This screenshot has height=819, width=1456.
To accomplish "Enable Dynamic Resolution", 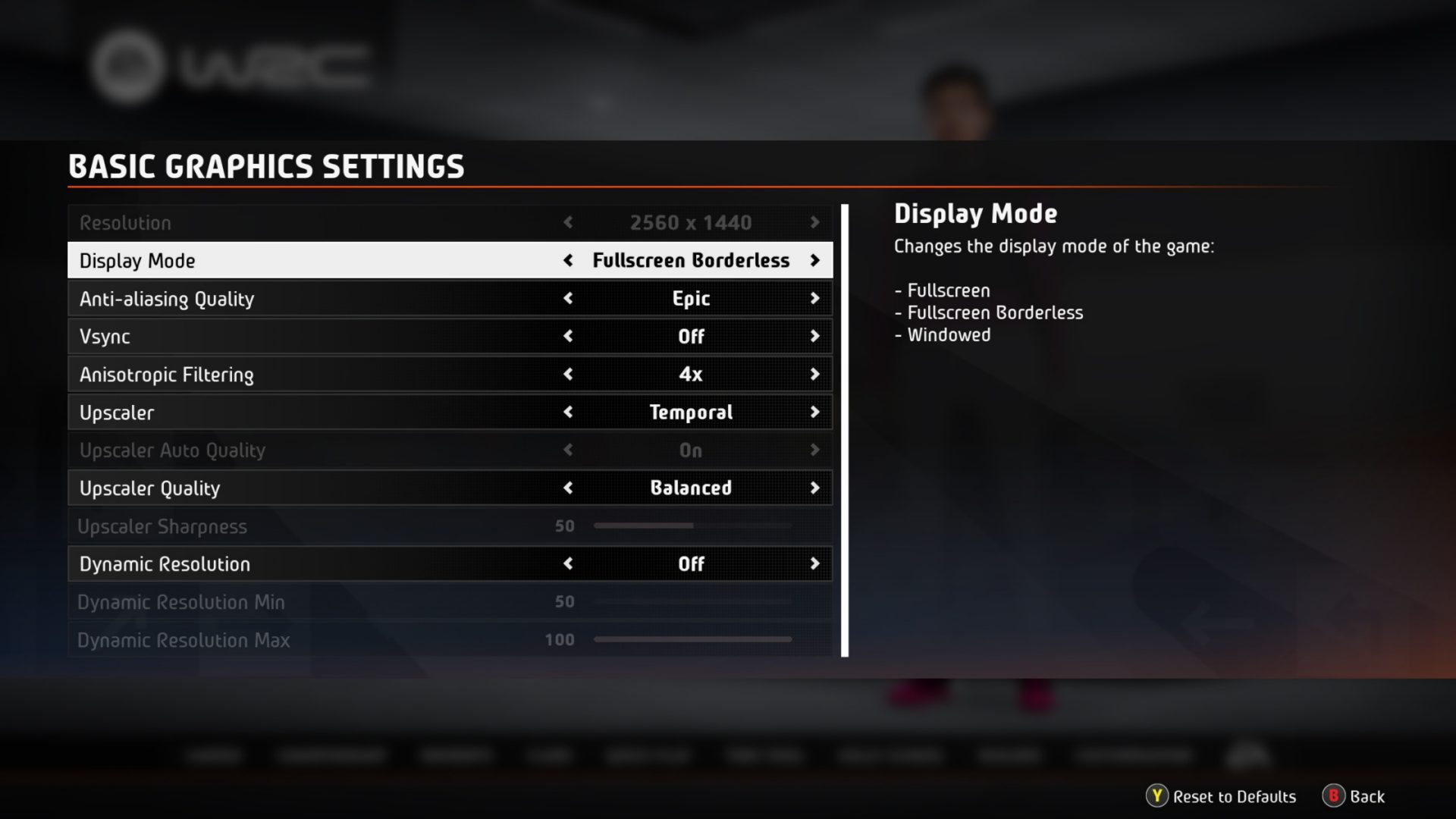I will [816, 563].
